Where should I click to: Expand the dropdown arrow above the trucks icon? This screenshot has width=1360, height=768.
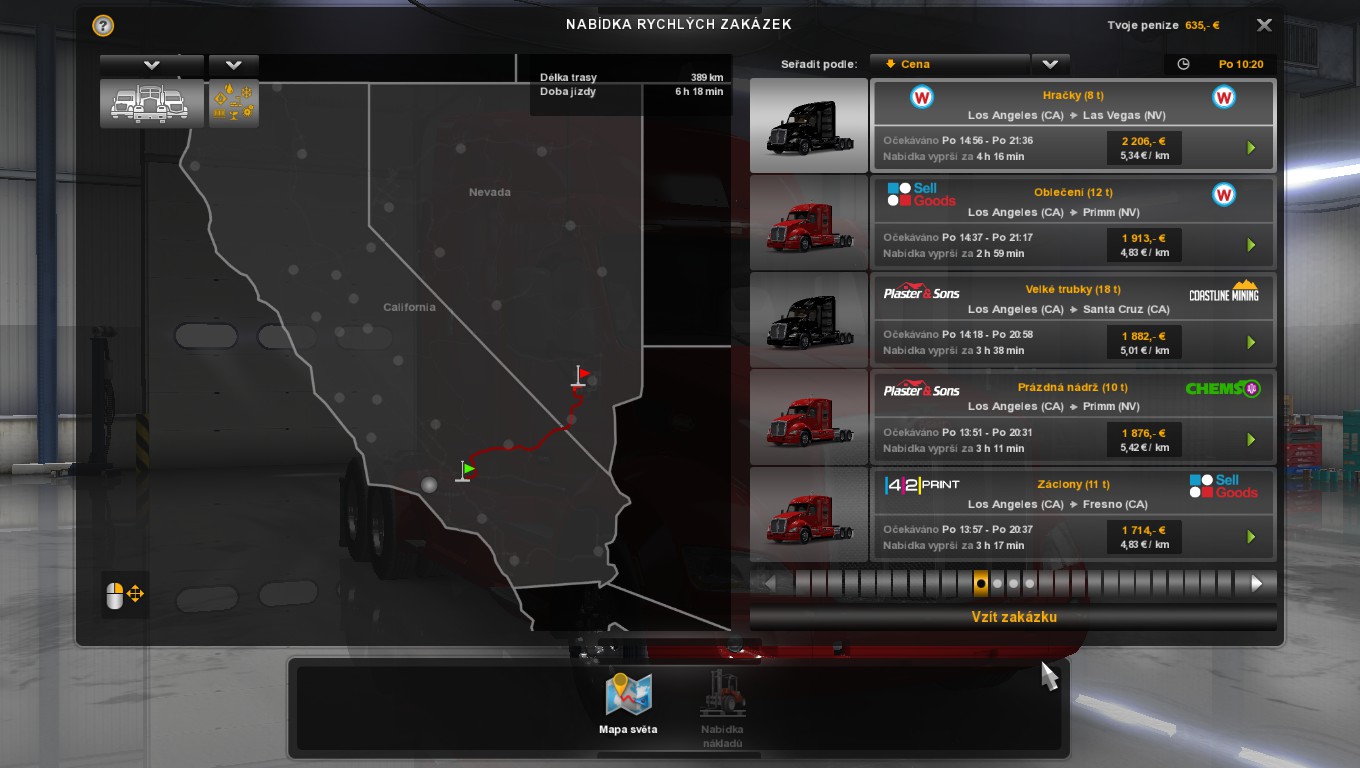point(151,65)
